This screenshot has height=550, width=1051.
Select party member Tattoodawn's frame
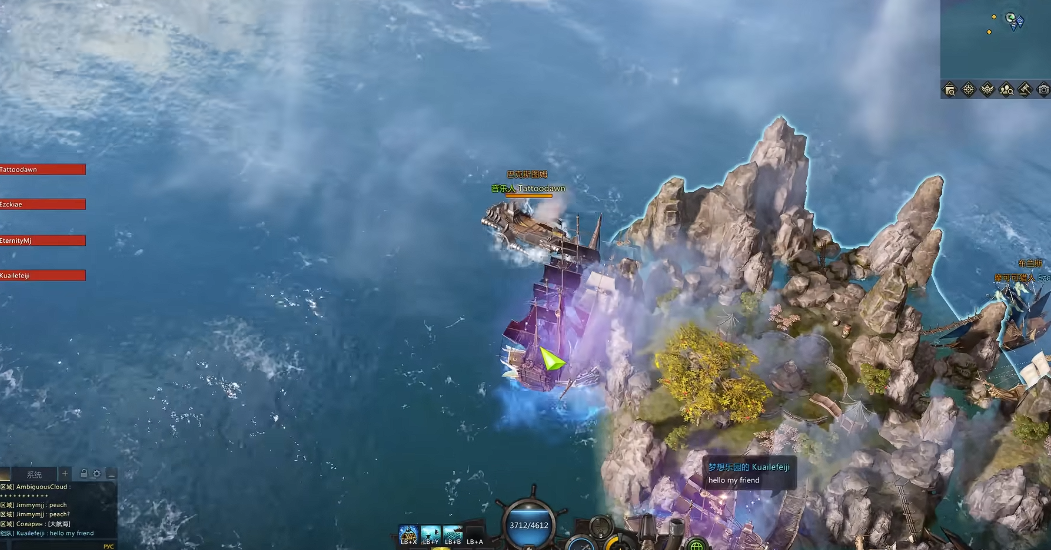42,169
